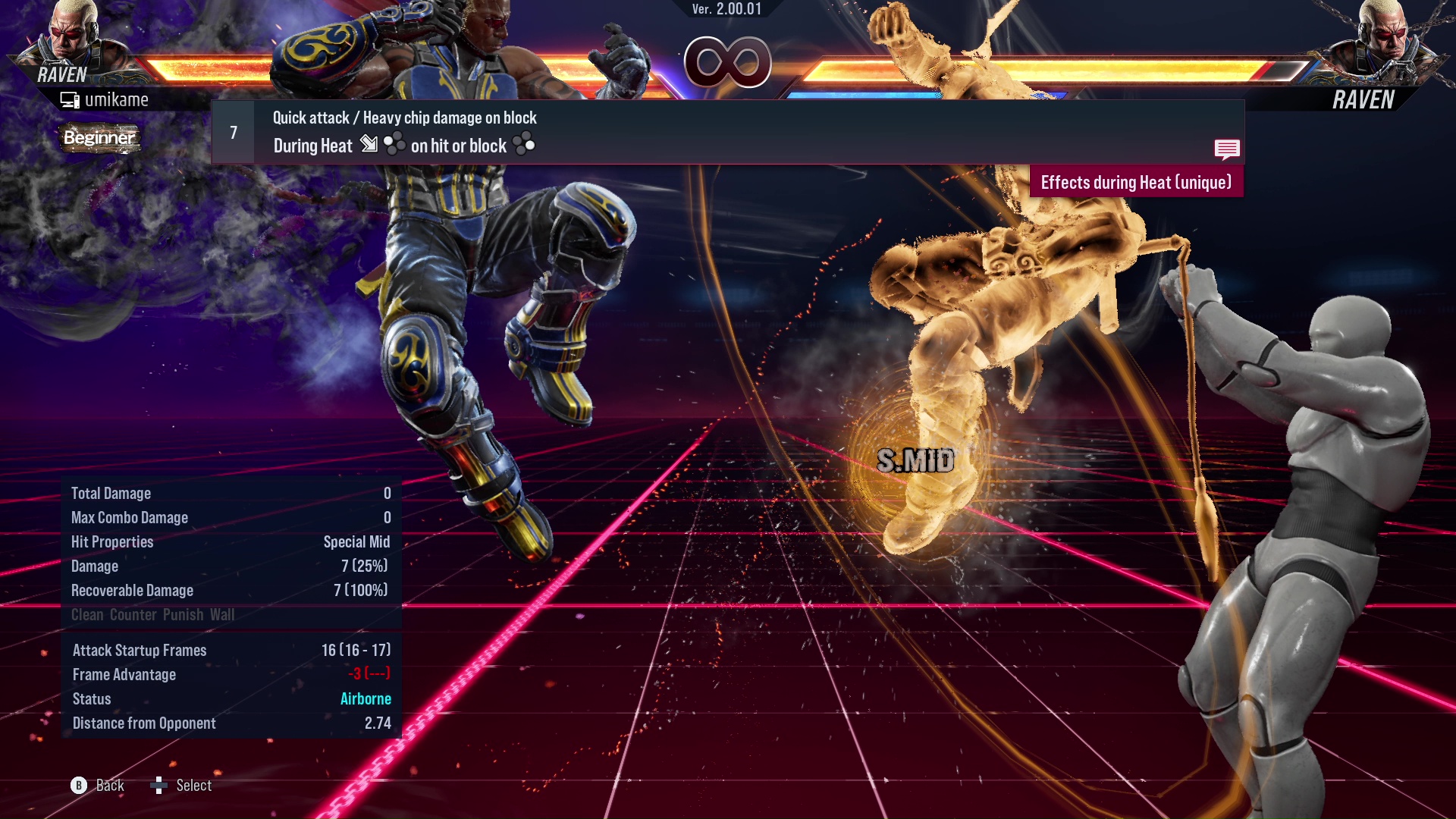The image size is (1456, 819).
Task: Select the infinity round-timer symbol
Action: (x=726, y=62)
